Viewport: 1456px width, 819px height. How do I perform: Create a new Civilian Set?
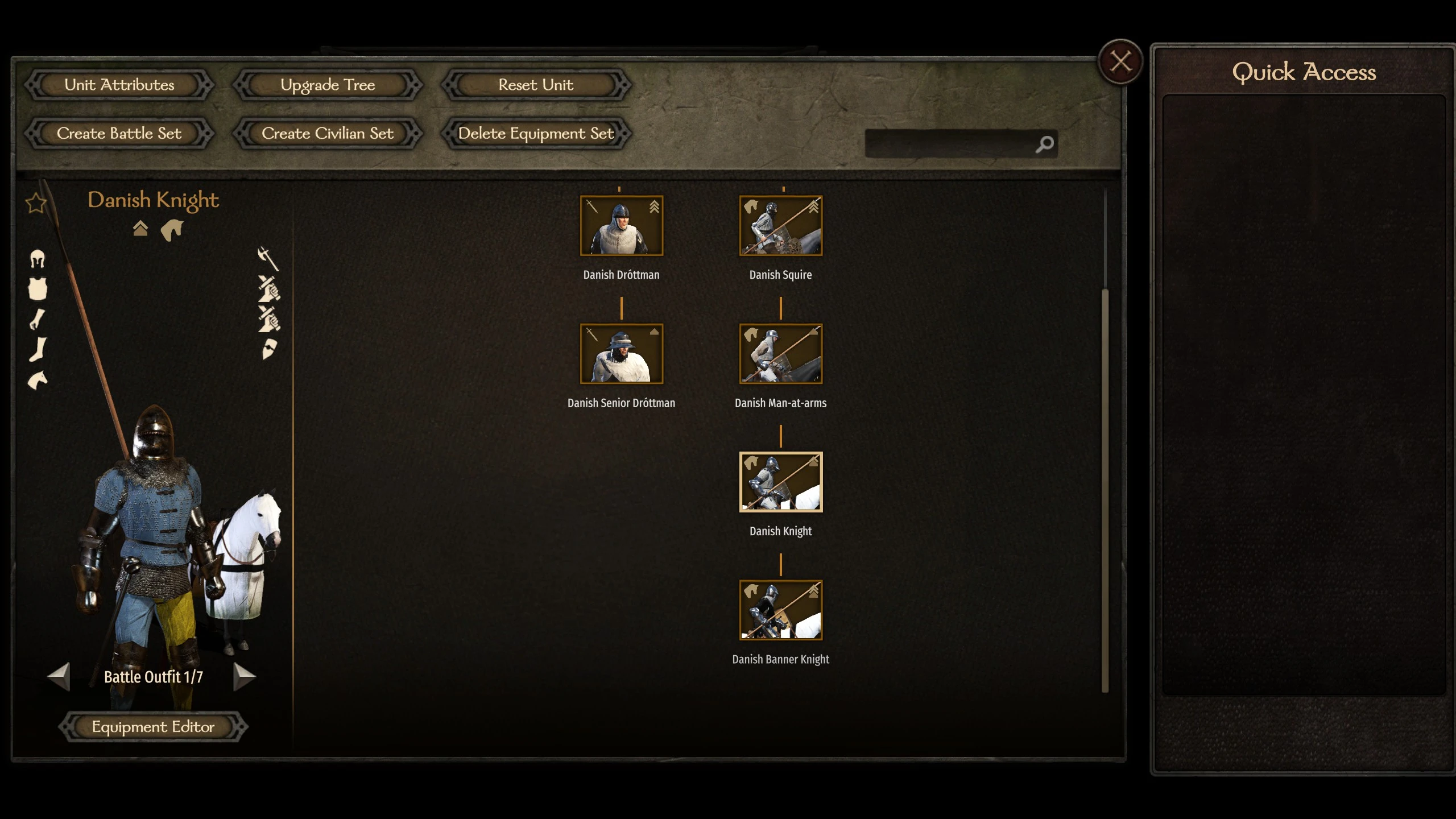pyautogui.click(x=328, y=134)
